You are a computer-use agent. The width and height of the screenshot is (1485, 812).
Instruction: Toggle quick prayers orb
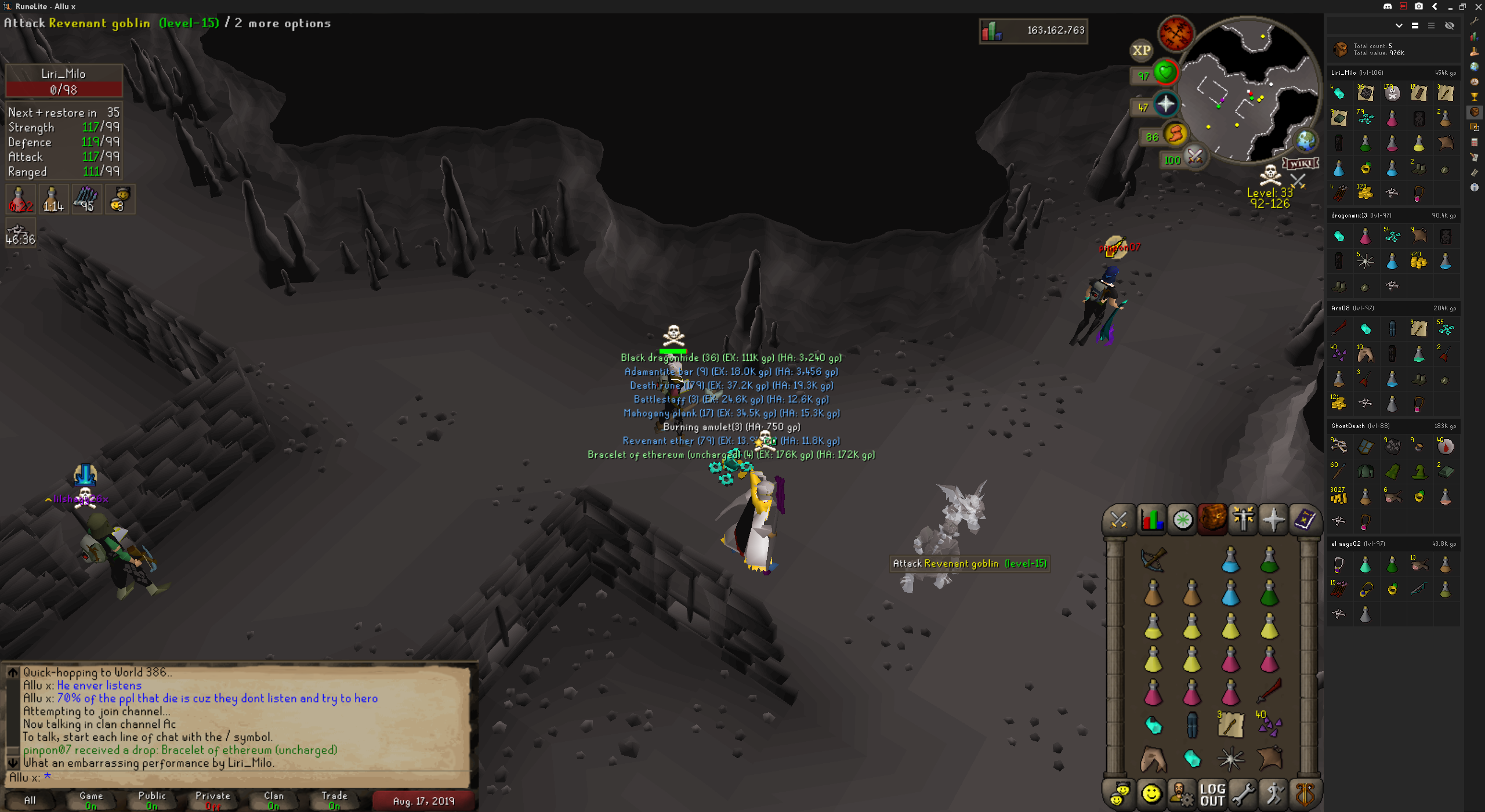point(1165,104)
